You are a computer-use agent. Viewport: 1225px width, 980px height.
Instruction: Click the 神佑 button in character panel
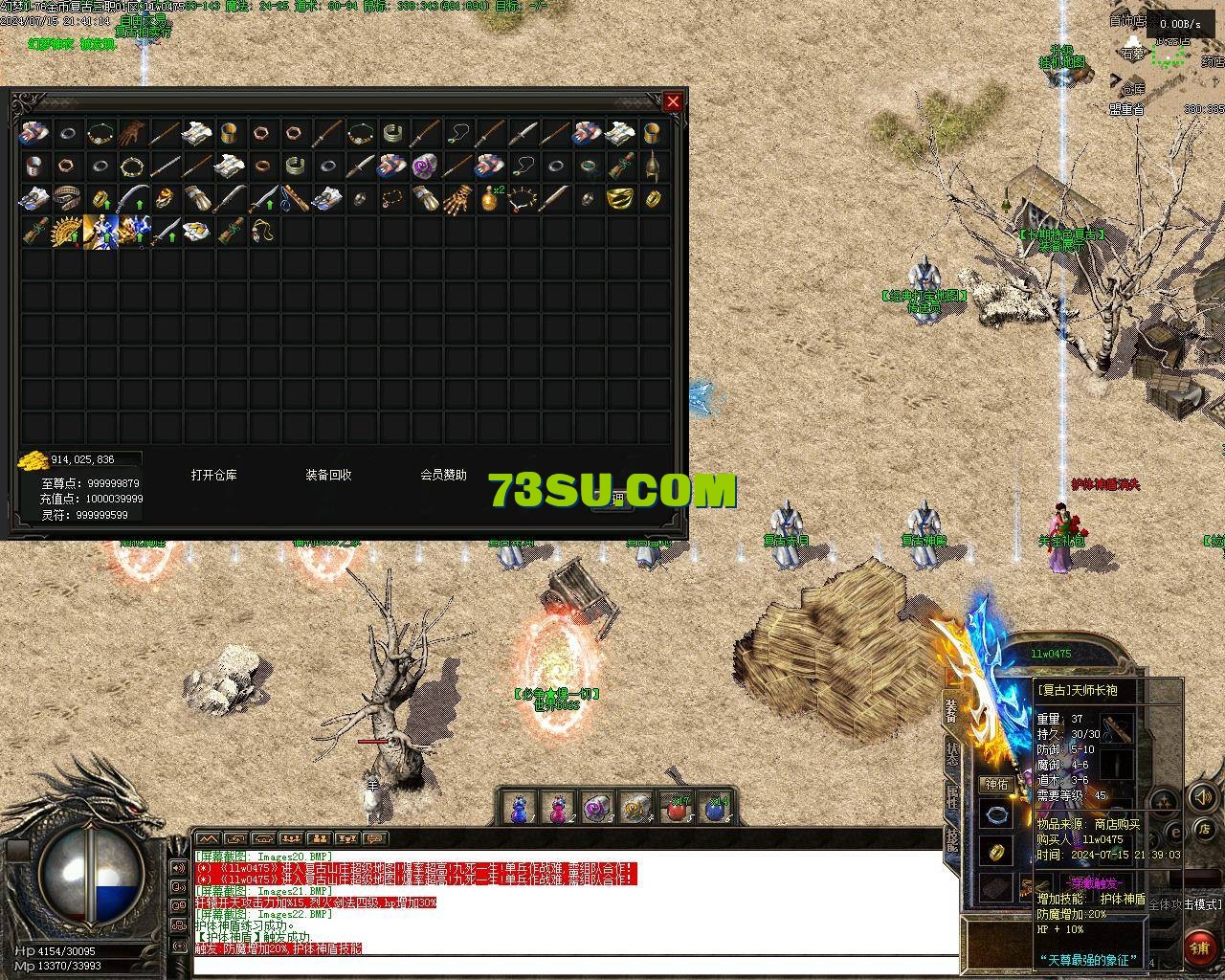point(996,784)
